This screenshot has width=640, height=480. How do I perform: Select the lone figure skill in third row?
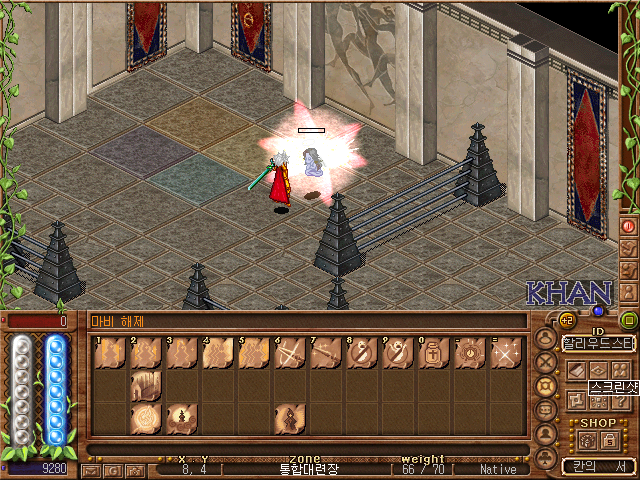(289, 418)
